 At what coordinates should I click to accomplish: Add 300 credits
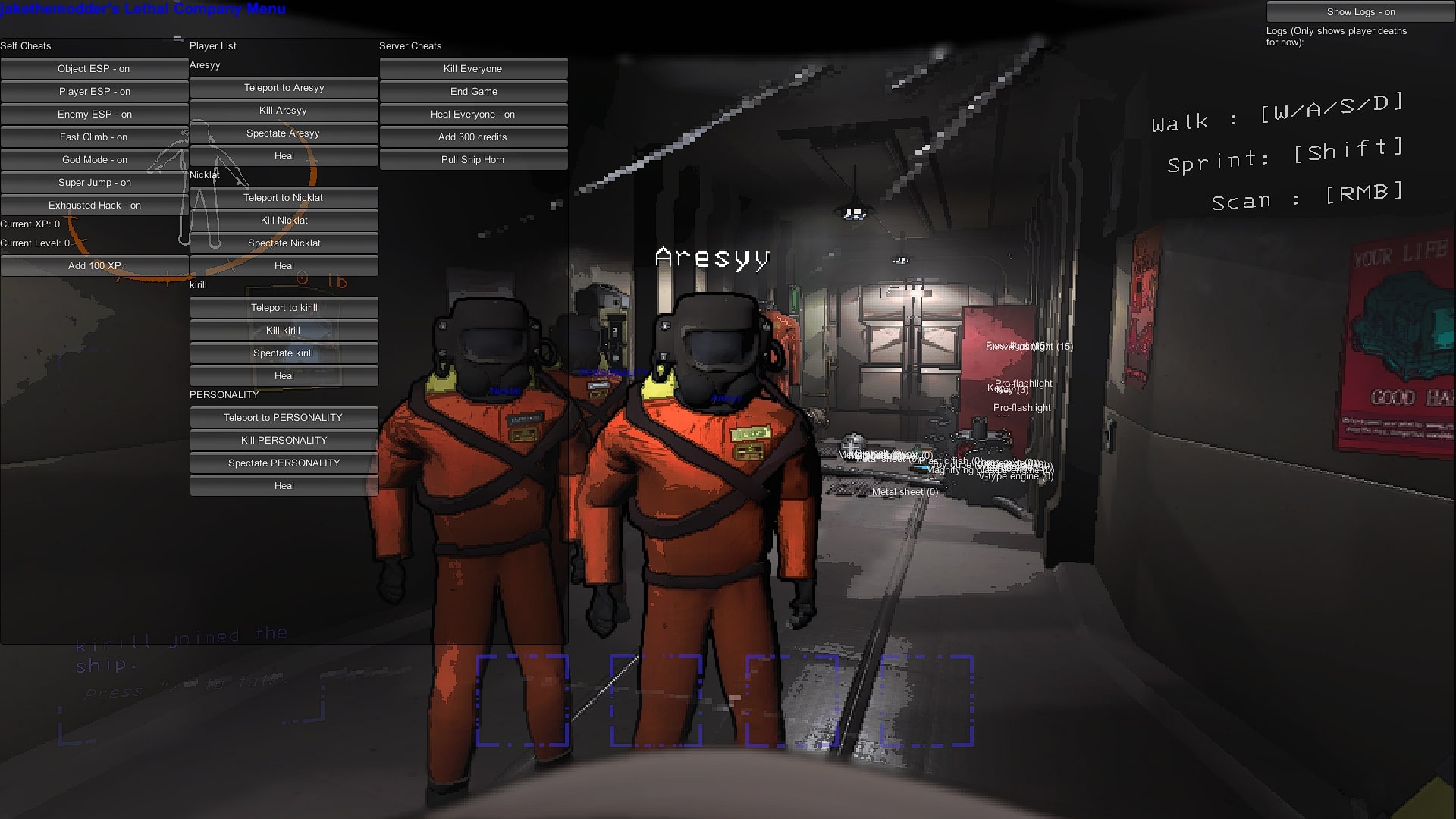coord(472,137)
